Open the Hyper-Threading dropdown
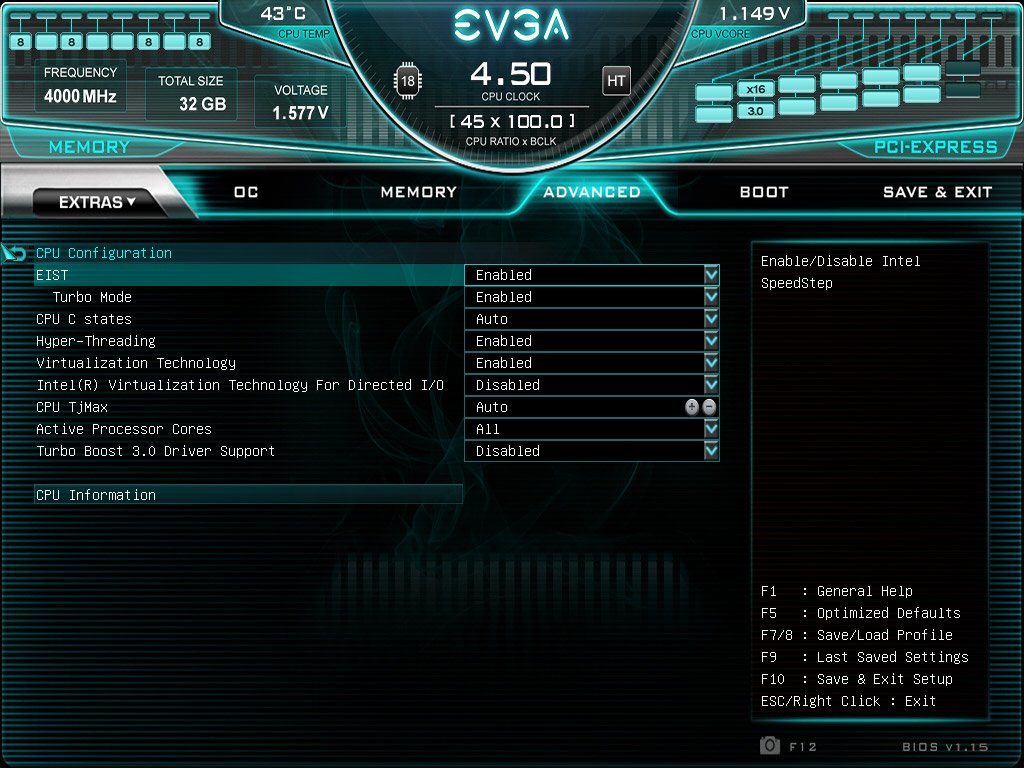This screenshot has height=768, width=1024. click(x=711, y=341)
